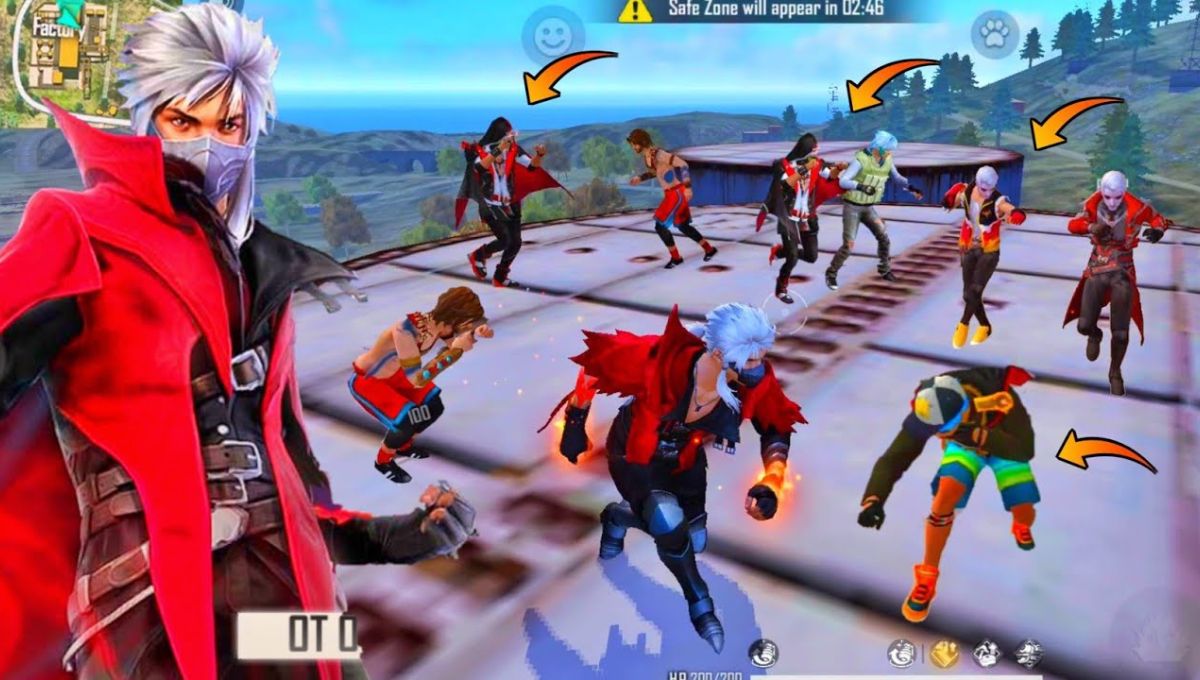Image resolution: width=1200 pixels, height=680 pixels.
Task: Open the smiley face emote wheel
Action: coord(553,37)
